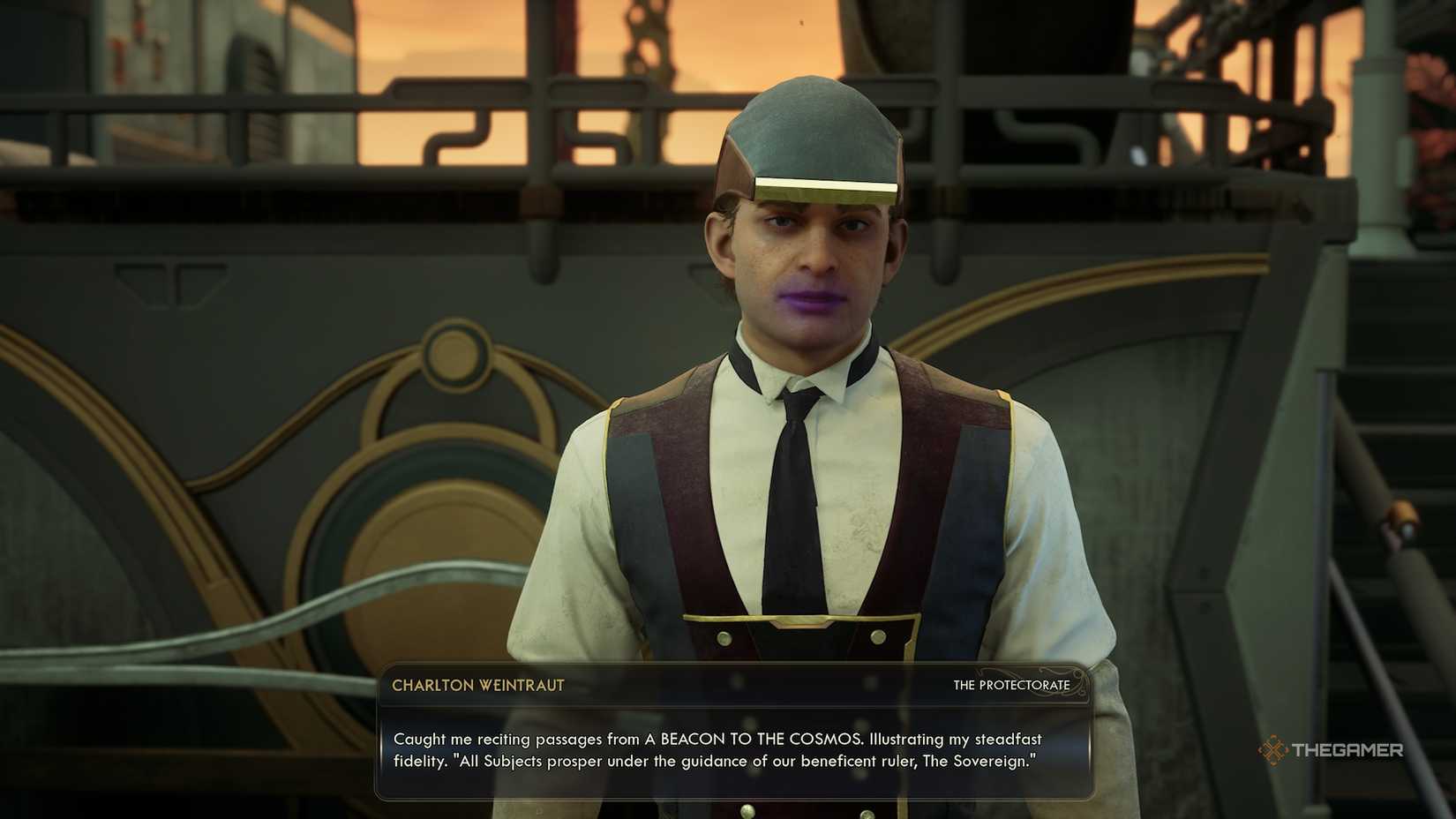
Task: Select THE PROTECTORATE faction label
Action: [x=1011, y=685]
